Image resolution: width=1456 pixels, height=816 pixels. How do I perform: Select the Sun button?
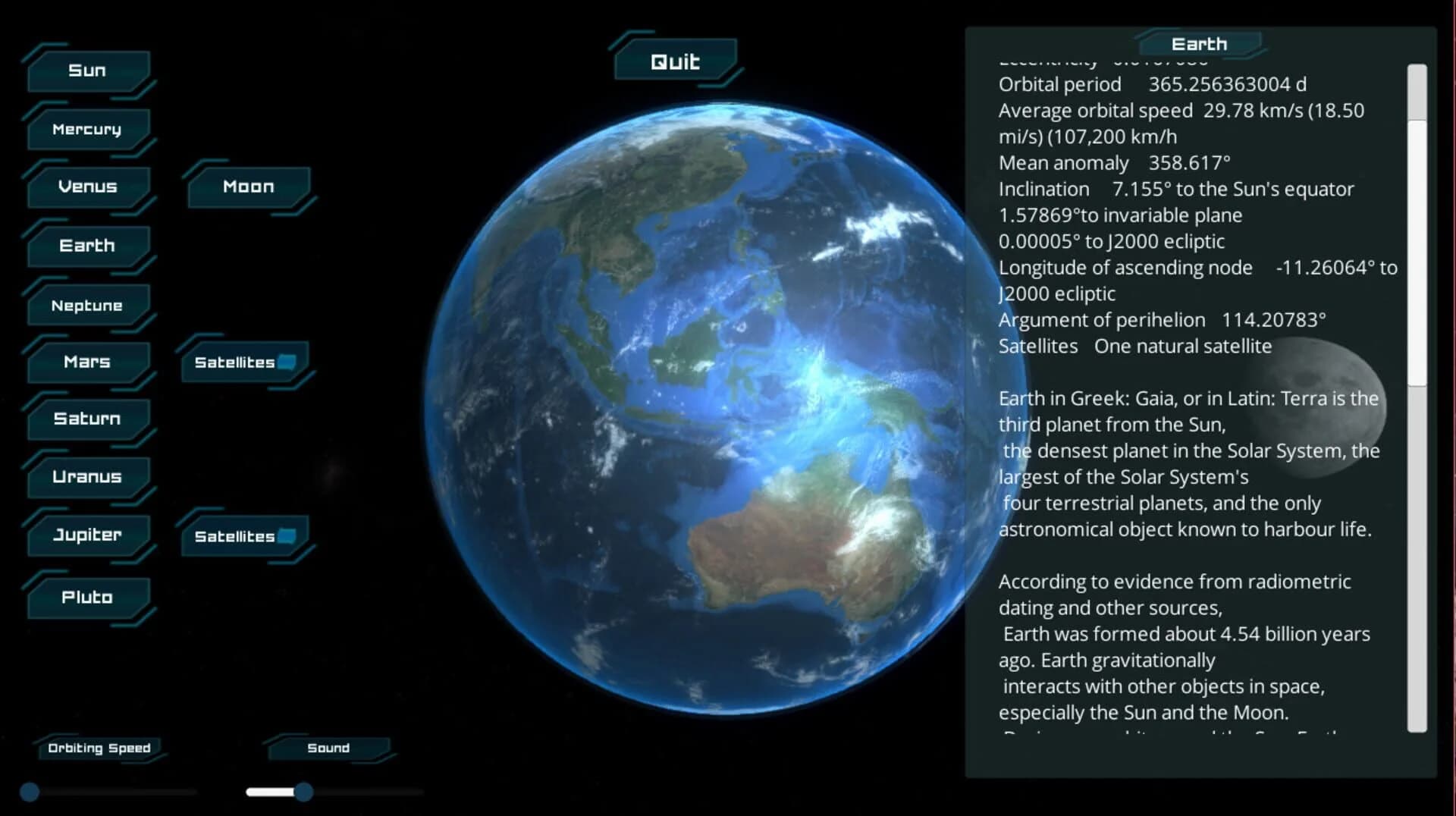(87, 70)
